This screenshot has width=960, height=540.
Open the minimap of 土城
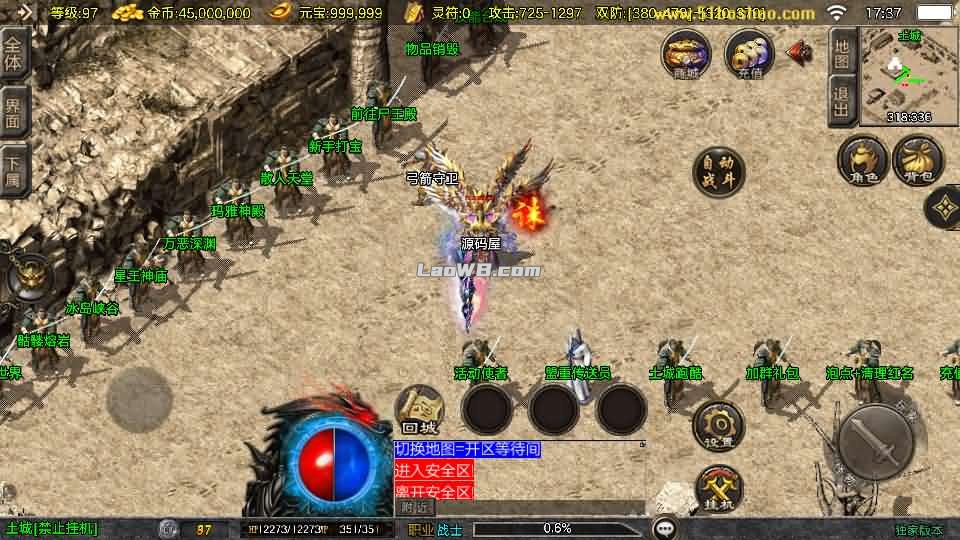click(x=908, y=75)
